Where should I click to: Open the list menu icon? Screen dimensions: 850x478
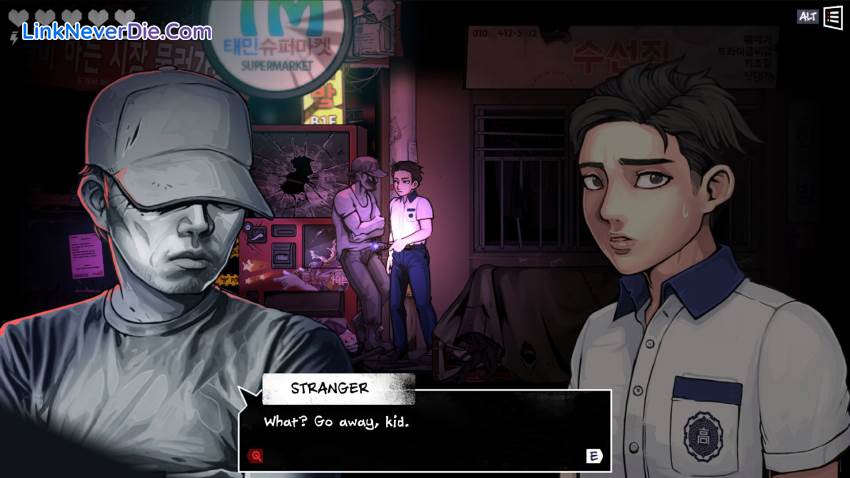point(832,17)
